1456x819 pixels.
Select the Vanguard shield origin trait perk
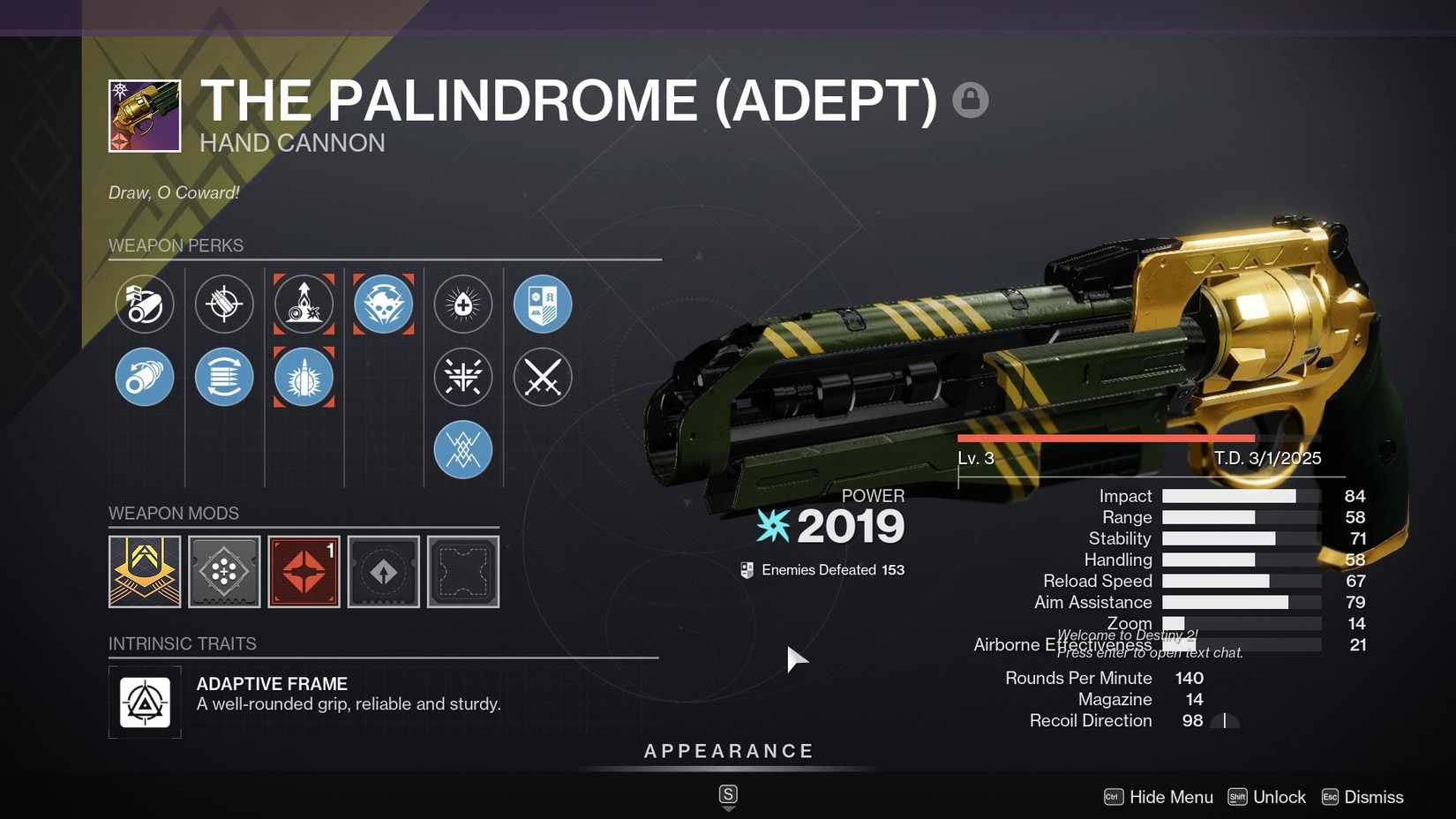[543, 304]
